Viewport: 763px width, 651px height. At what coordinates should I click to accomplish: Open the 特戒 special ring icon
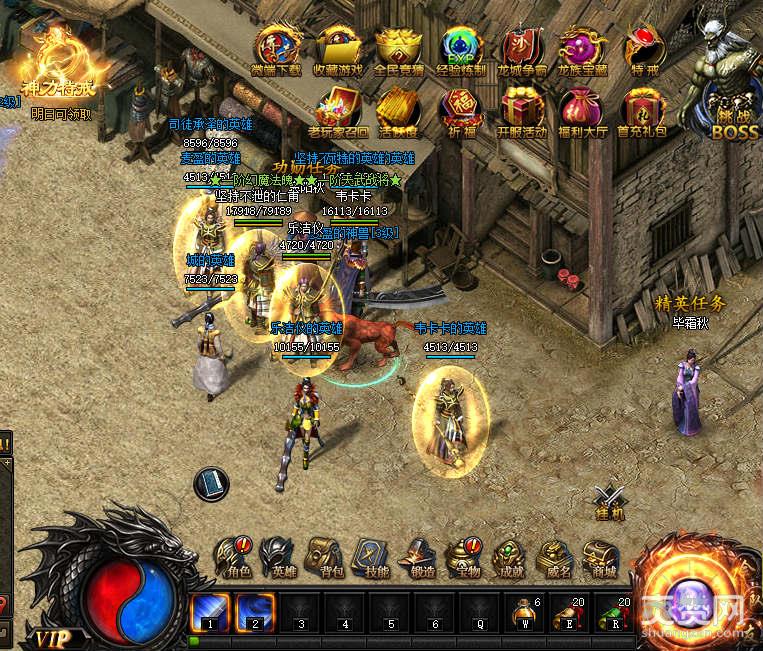(x=644, y=50)
